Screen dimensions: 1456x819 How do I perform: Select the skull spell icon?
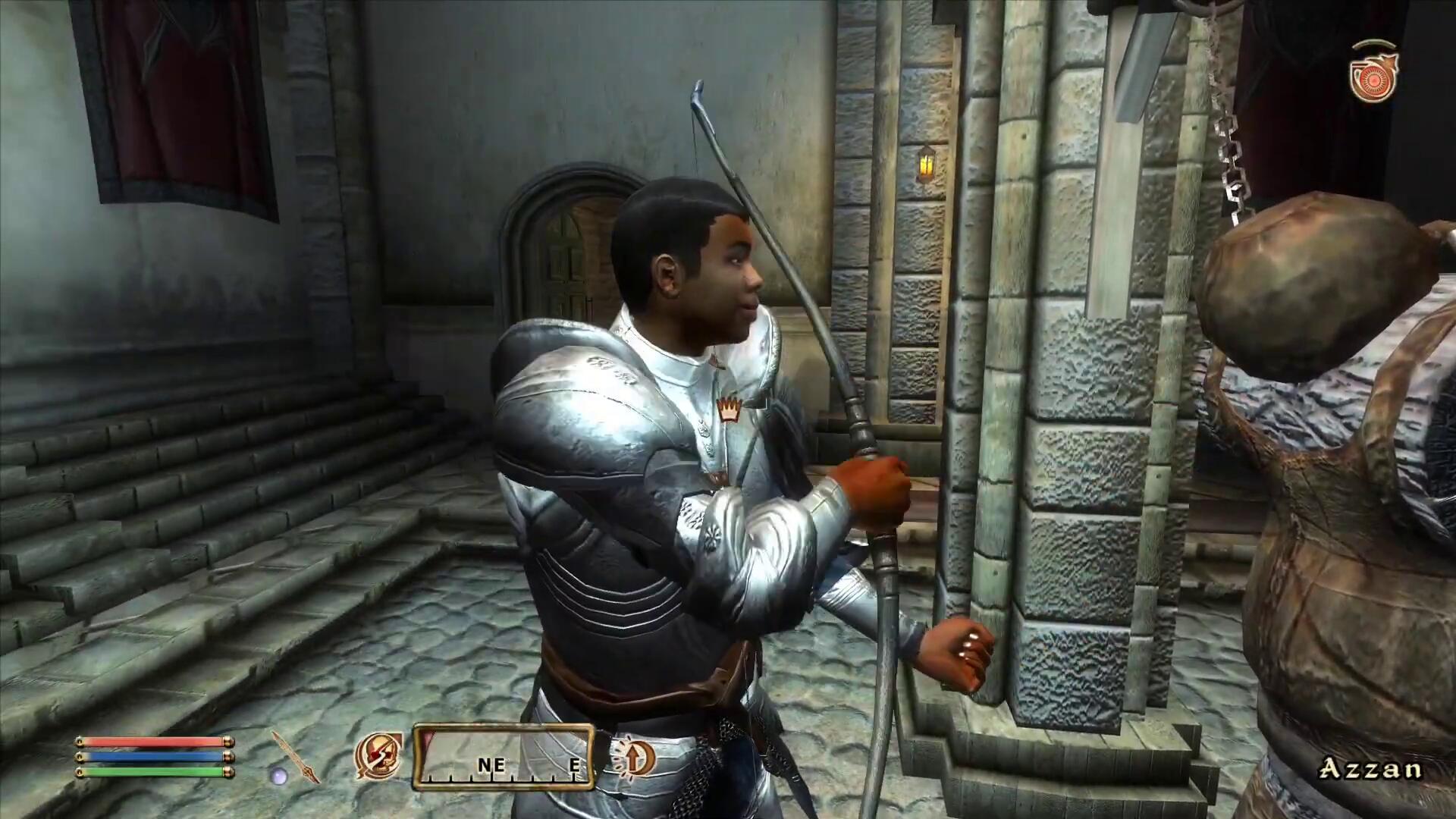[x=378, y=755]
